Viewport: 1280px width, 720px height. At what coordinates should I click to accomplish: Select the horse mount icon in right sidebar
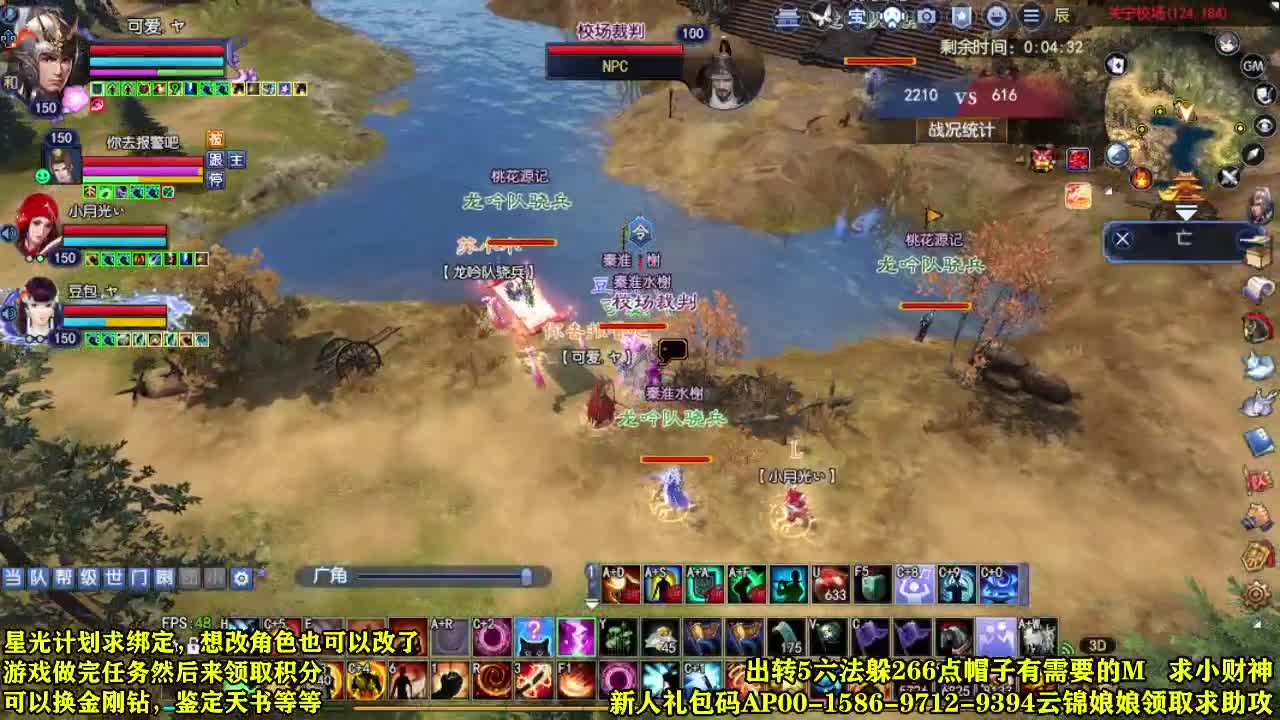tap(1255, 327)
